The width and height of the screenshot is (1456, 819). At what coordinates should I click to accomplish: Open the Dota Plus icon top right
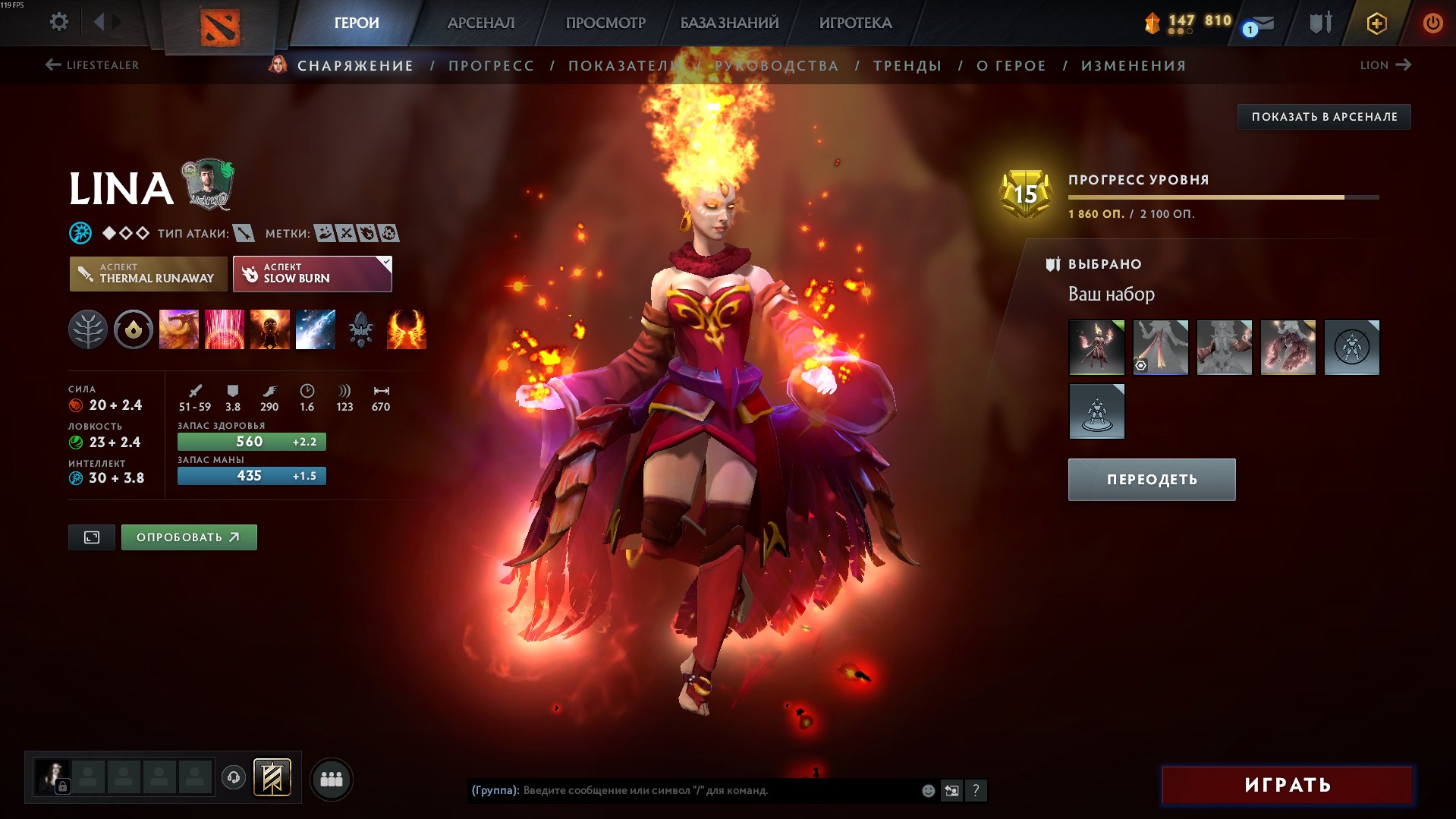click(1376, 22)
